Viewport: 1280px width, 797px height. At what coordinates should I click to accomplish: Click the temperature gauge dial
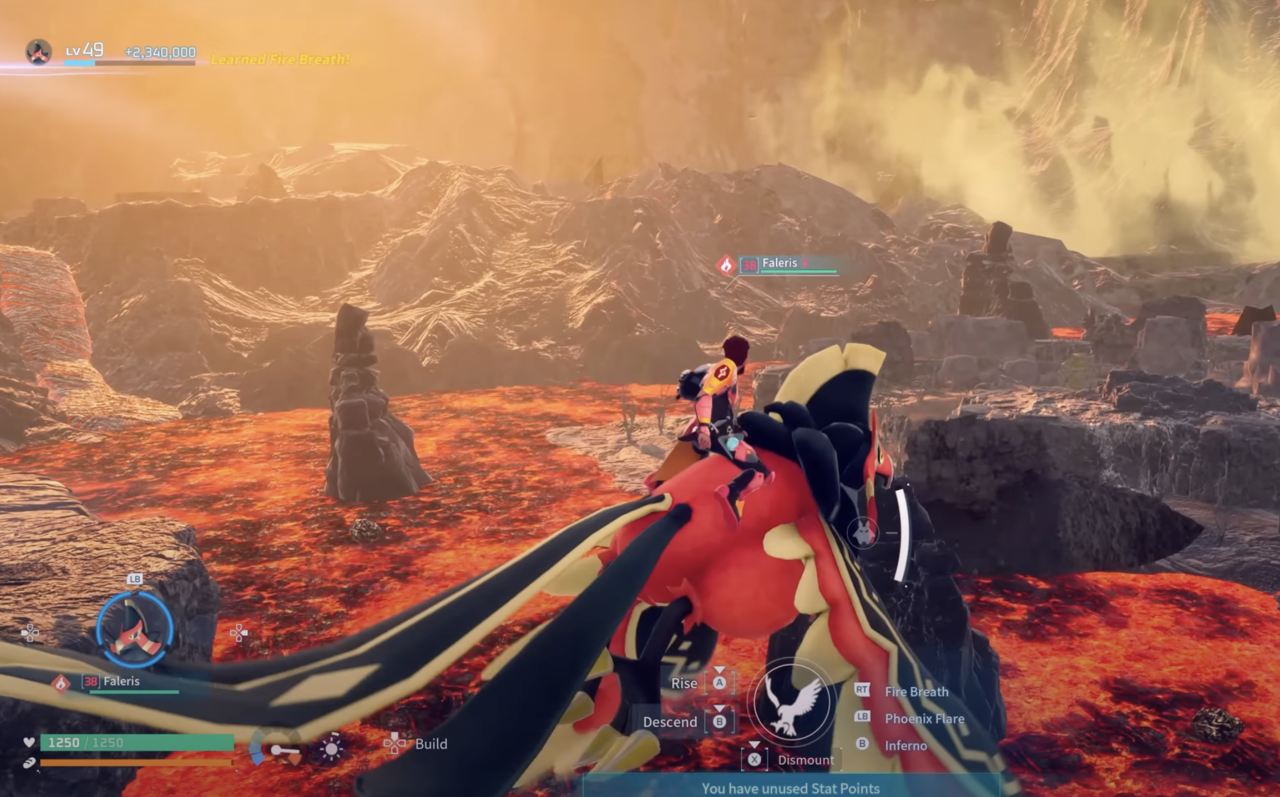[276, 747]
